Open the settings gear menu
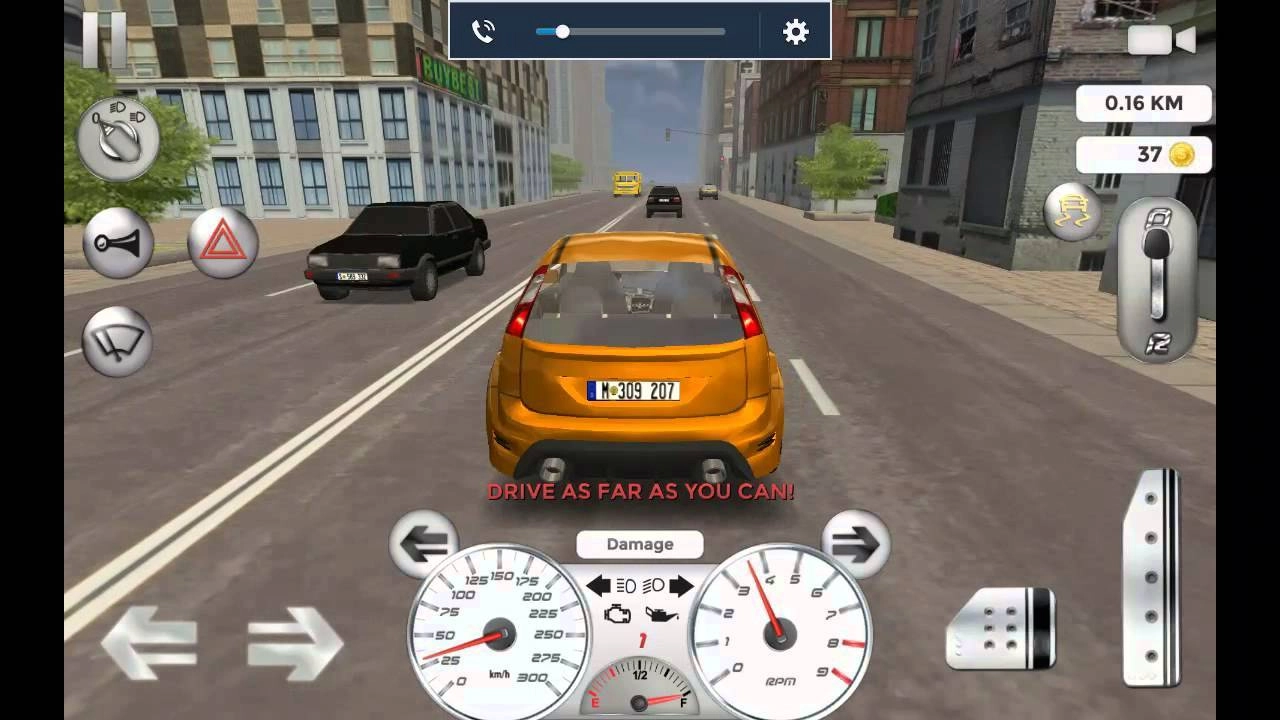Screen dimensions: 1280x720 796,31
